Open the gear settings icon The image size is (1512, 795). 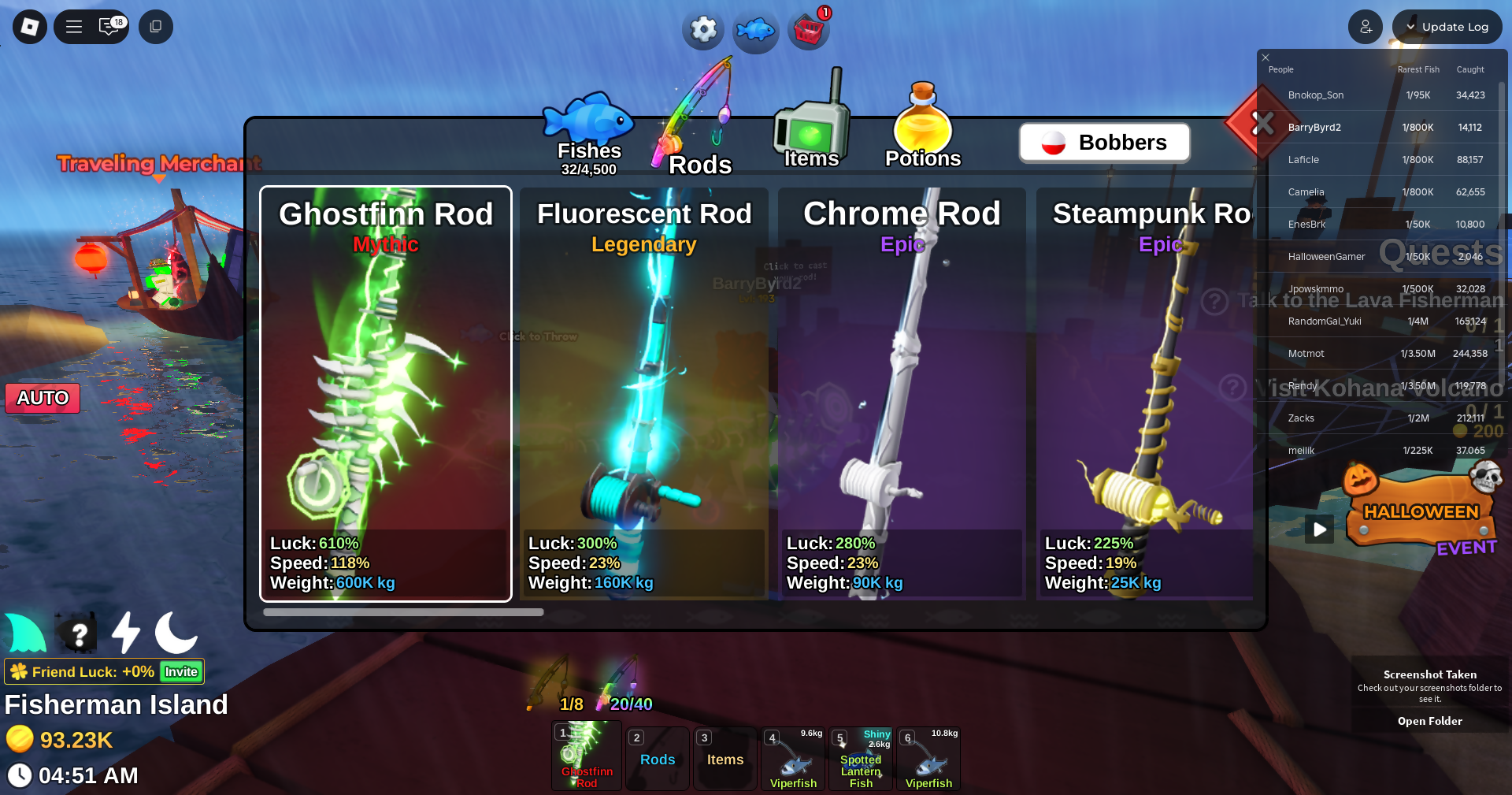click(703, 30)
